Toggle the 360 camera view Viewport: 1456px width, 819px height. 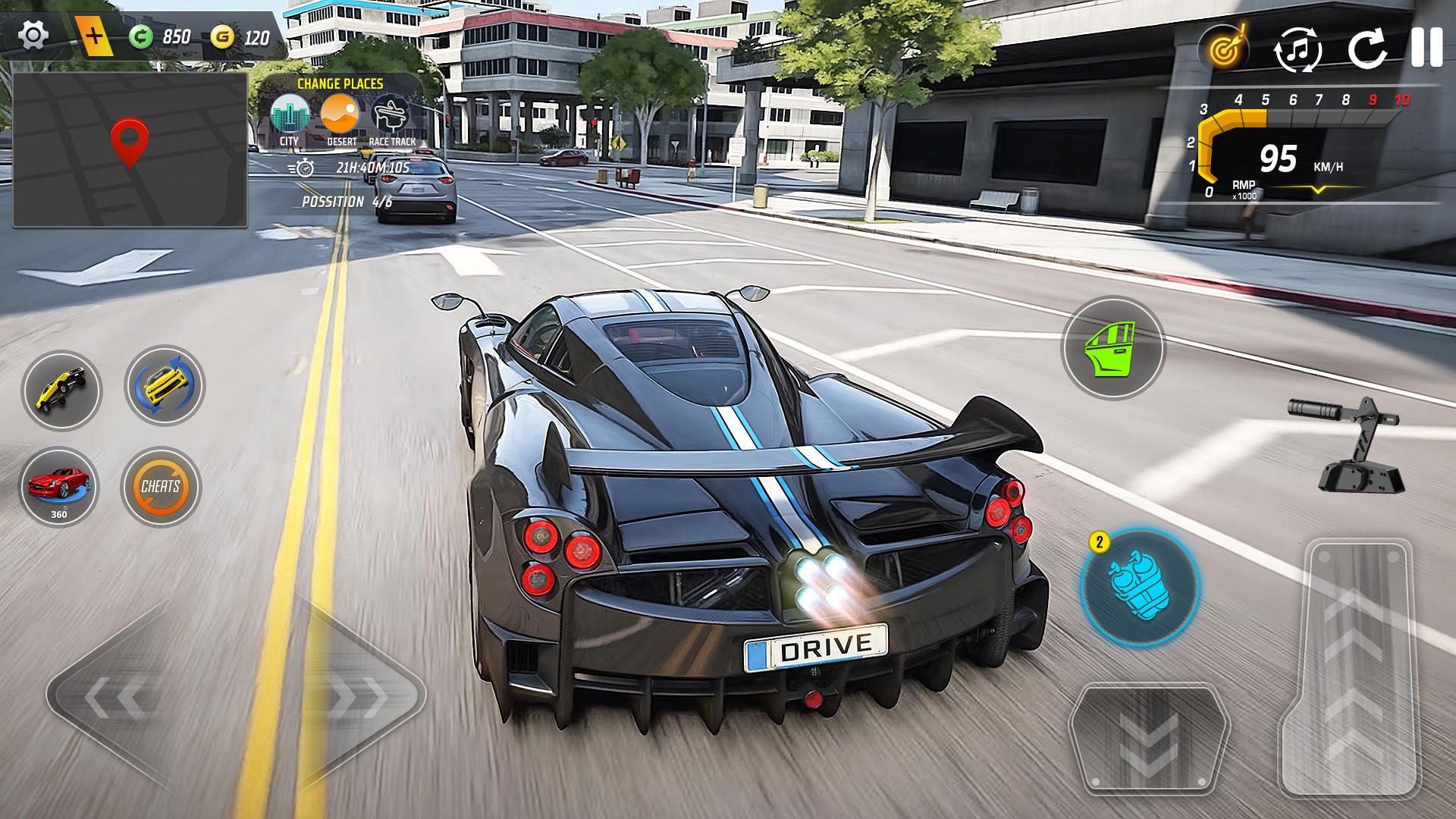(59, 488)
